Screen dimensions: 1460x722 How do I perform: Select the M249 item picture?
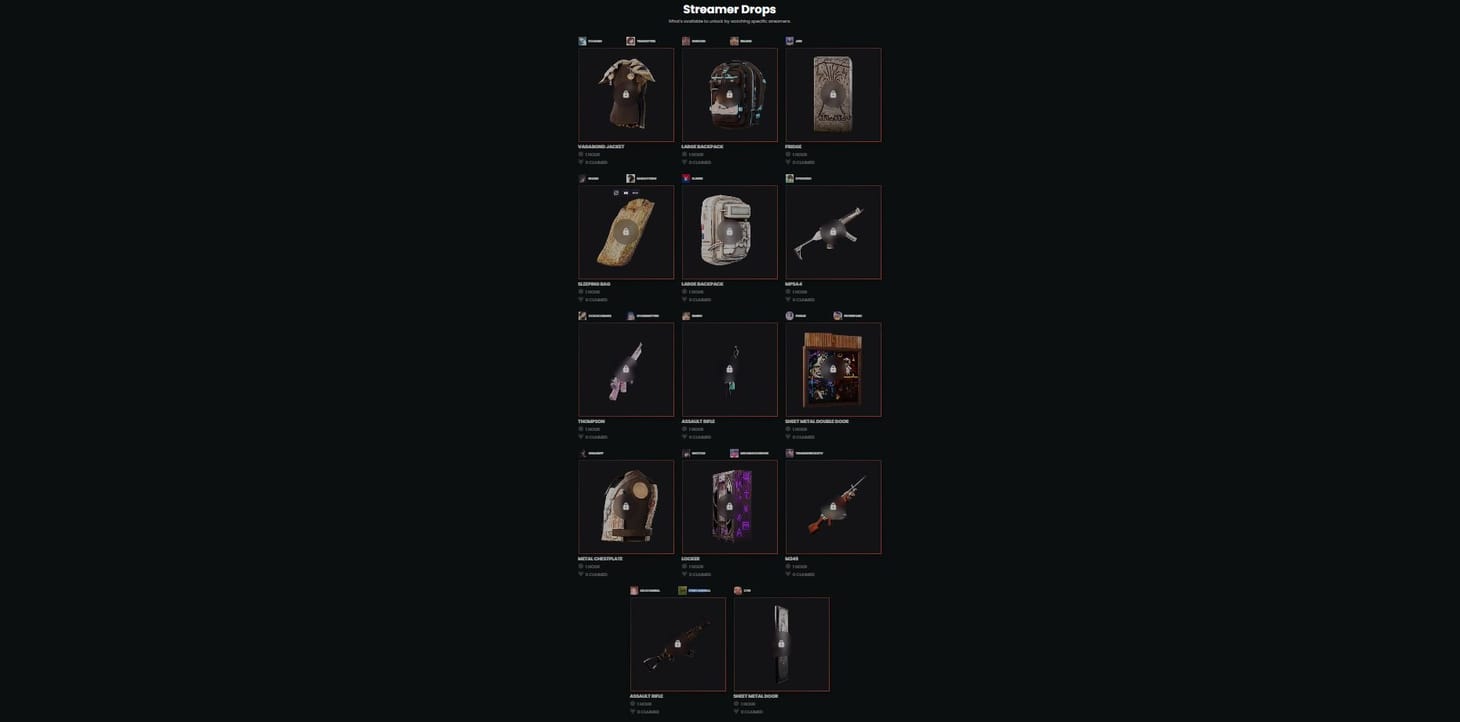coord(834,507)
